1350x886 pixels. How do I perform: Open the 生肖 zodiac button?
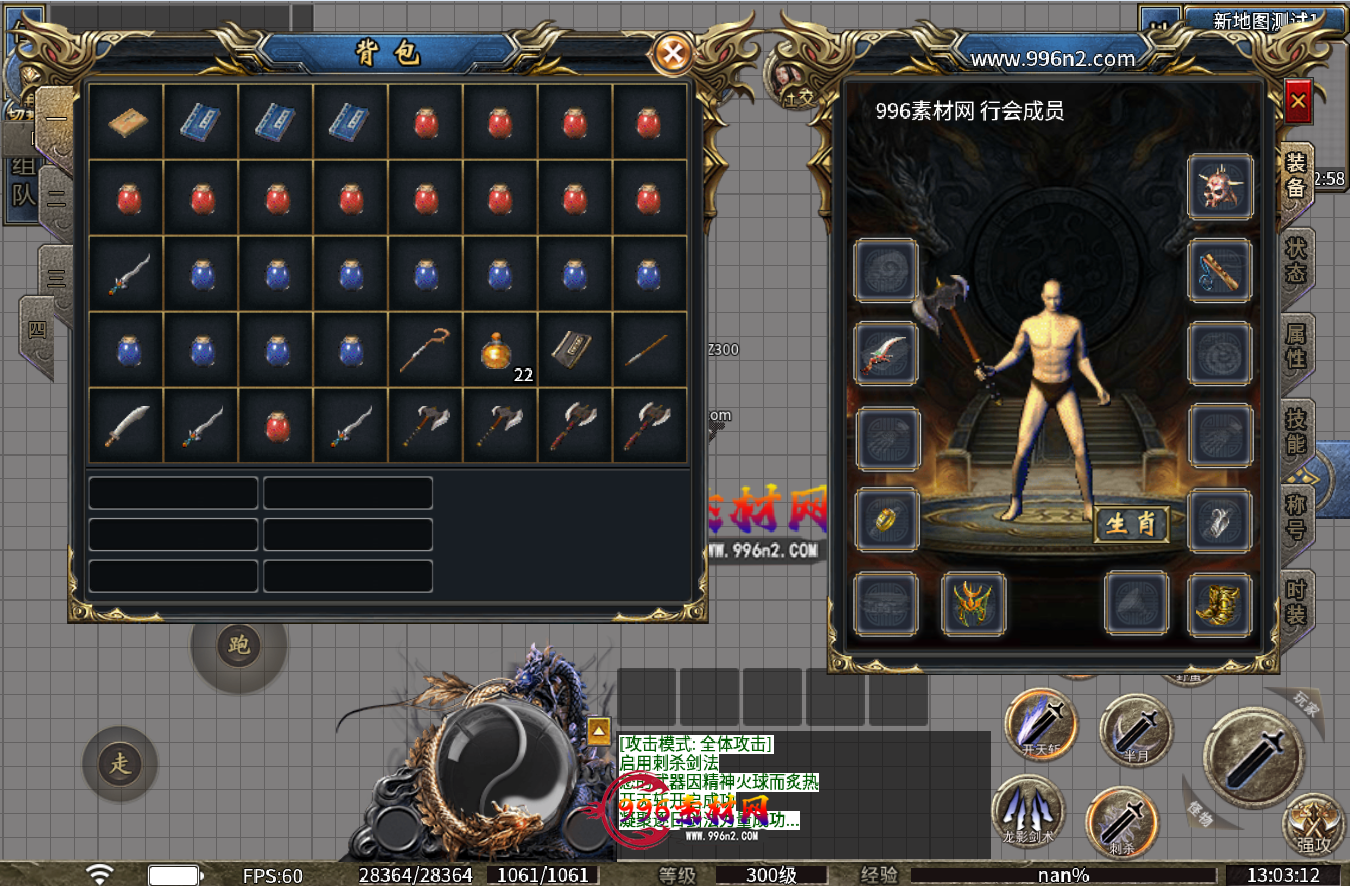1131,524
